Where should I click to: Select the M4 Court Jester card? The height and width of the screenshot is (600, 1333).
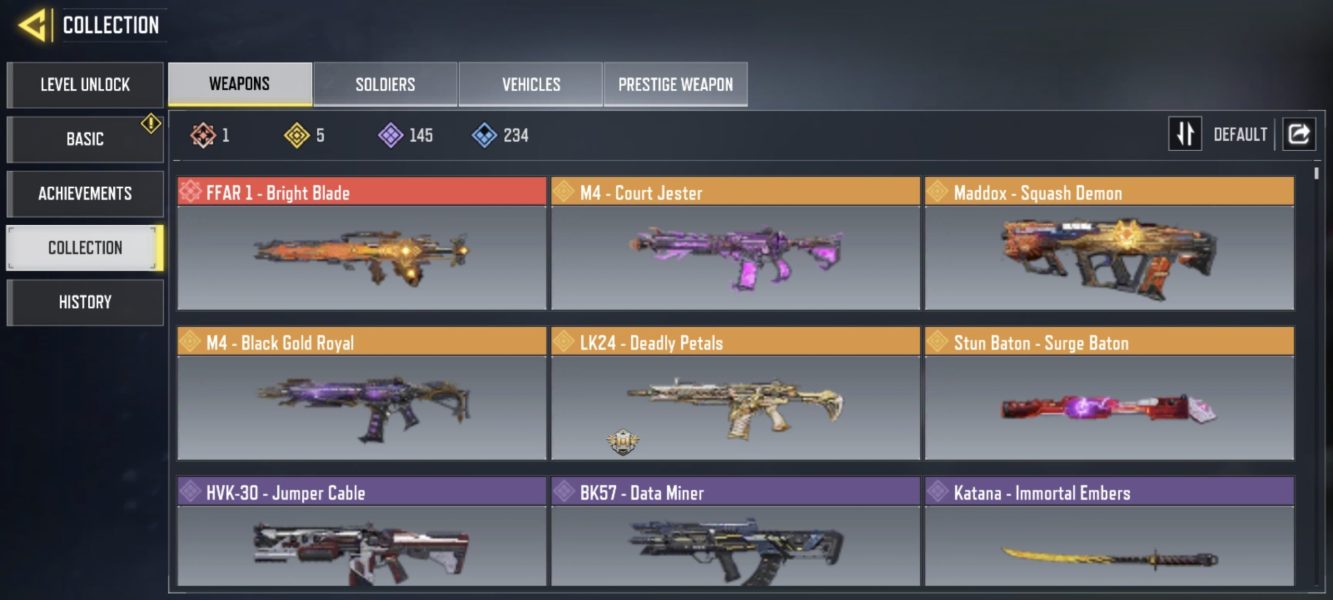pyautogui.click(x=735, y=245)
